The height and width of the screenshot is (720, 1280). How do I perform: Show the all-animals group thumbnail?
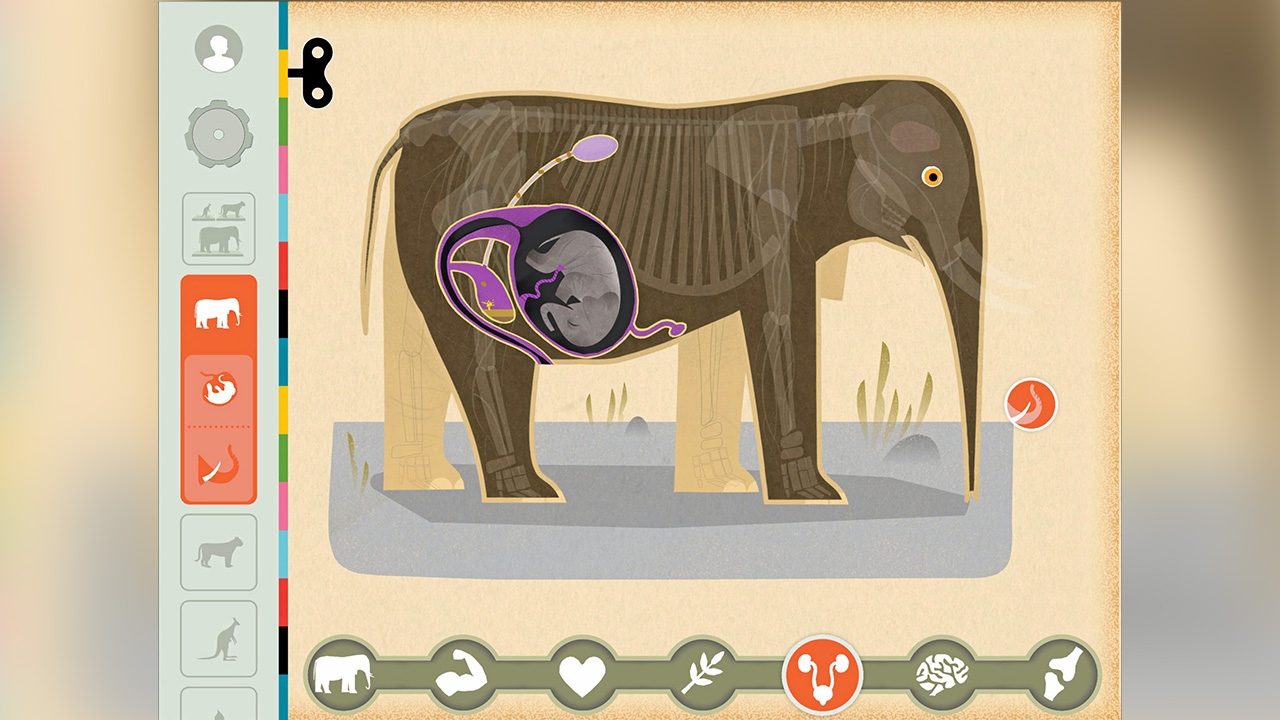coord(218,229)
